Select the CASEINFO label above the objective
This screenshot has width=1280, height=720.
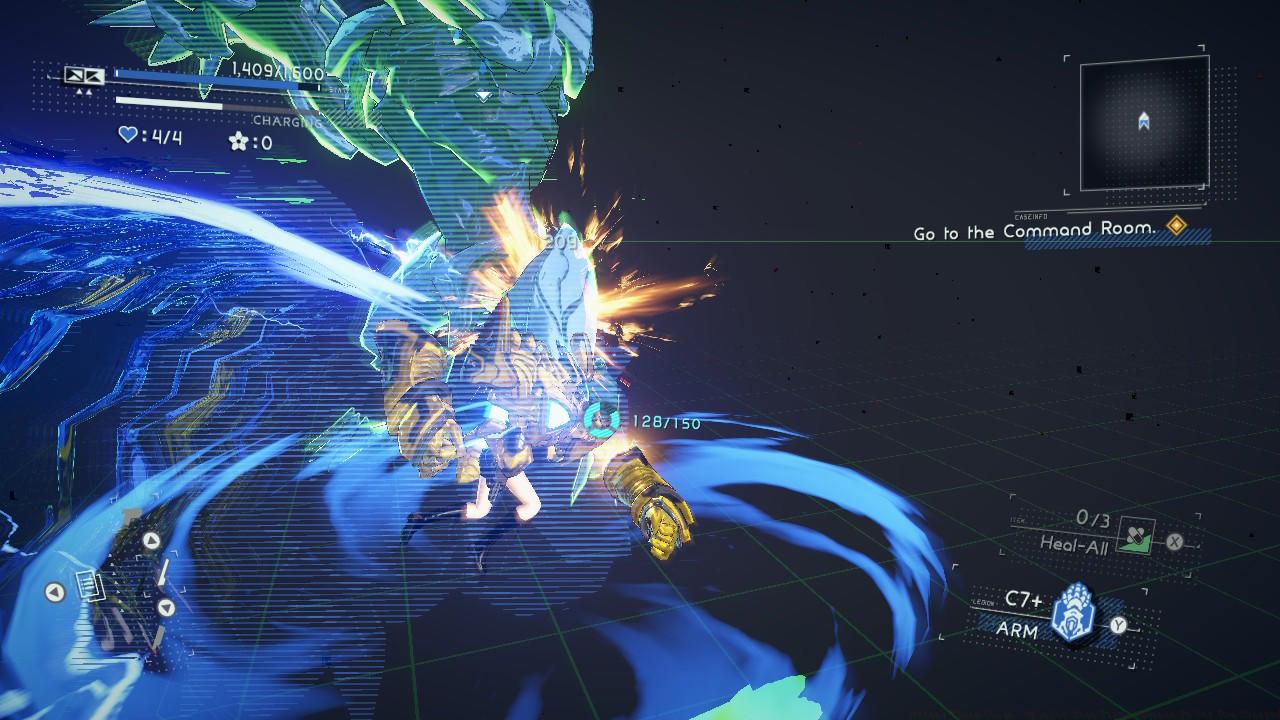(1034, 215)
